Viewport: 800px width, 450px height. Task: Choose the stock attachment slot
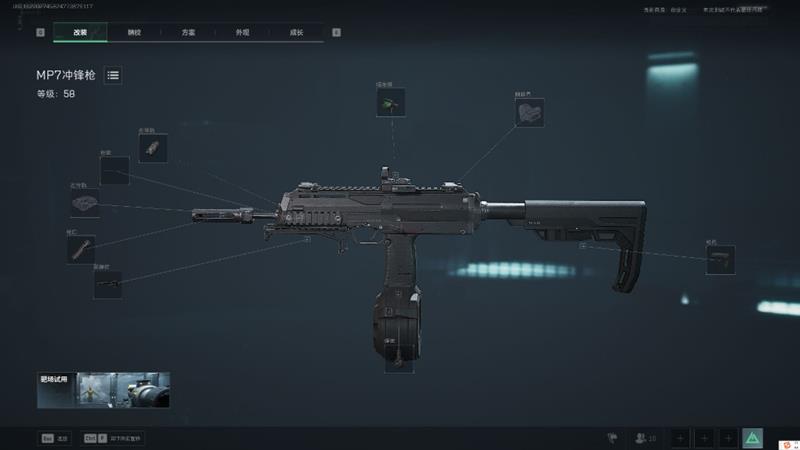click(x=720, y=260)
